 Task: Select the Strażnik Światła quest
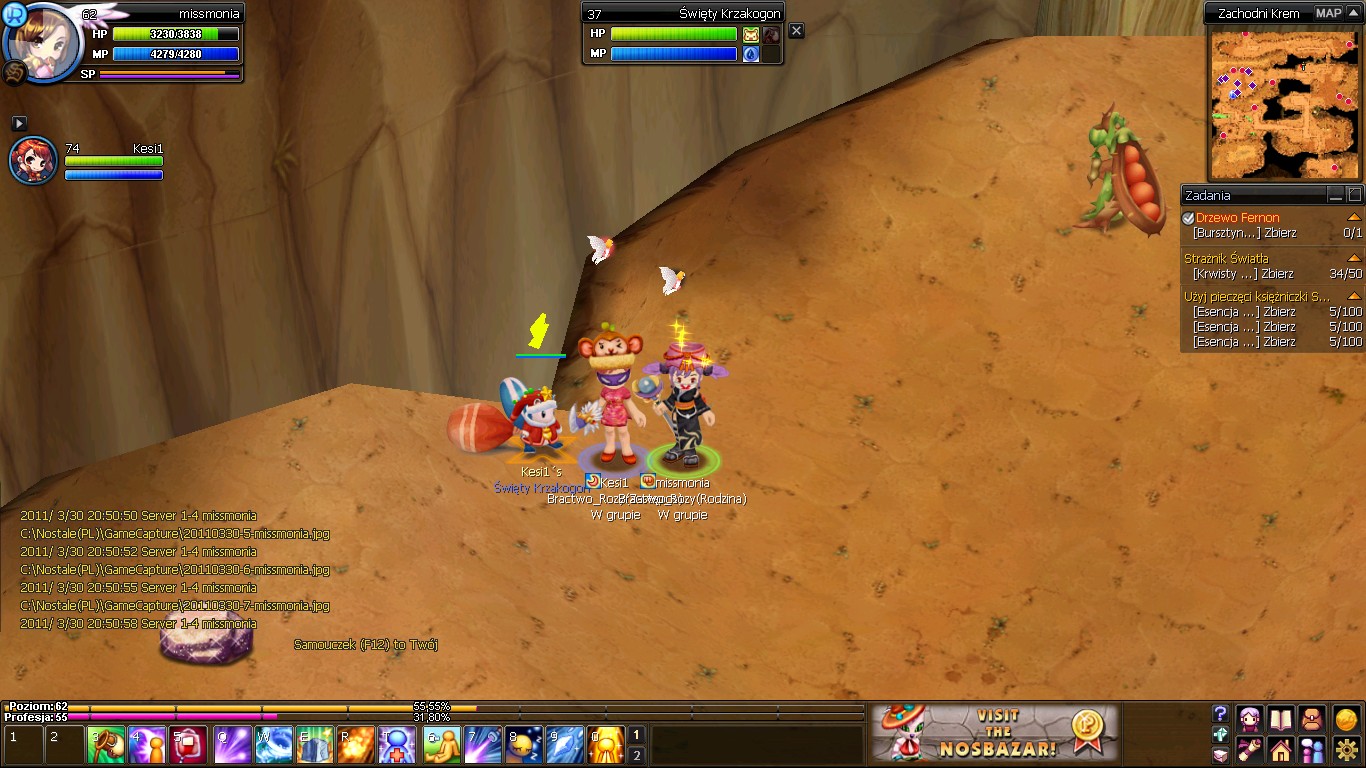(x=1226, y=258)
